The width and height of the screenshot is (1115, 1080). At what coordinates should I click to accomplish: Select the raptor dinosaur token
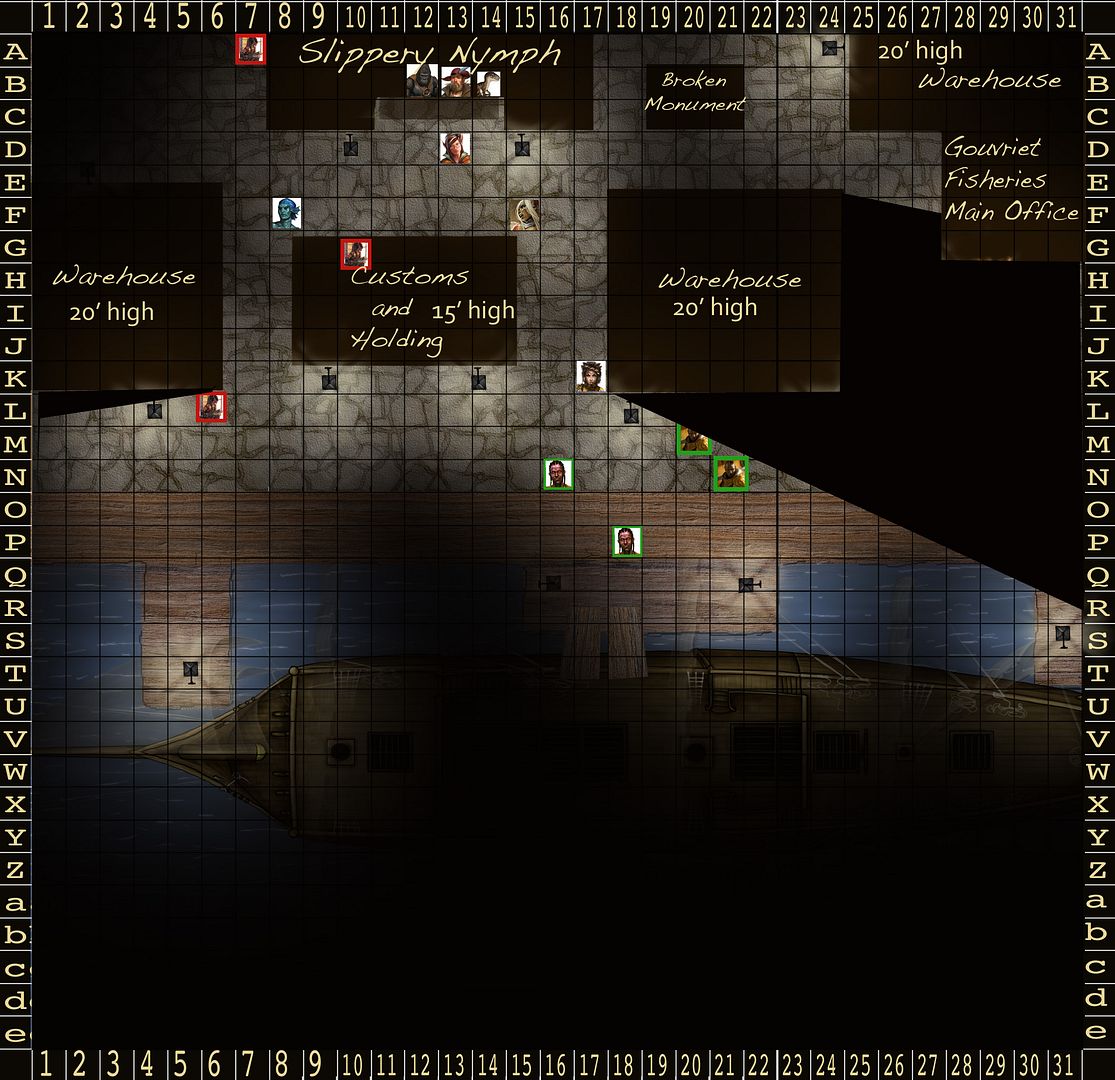coord(487,83)
